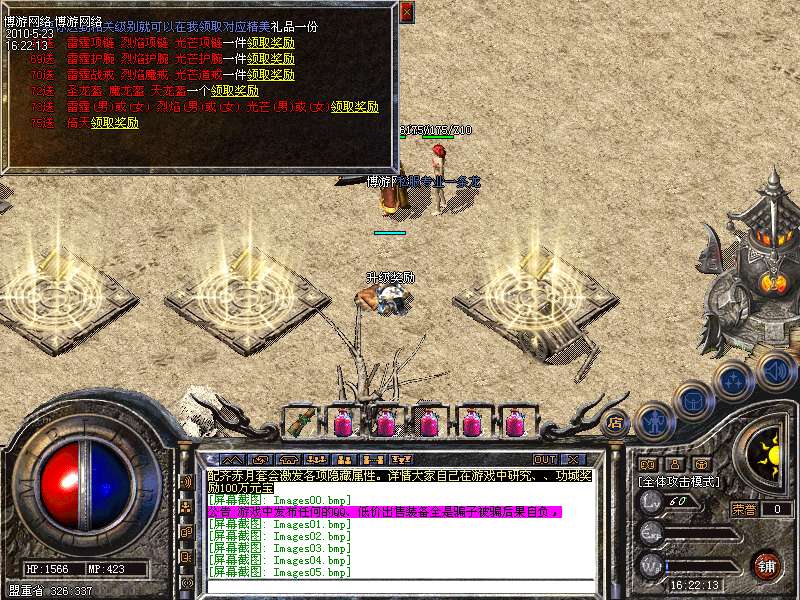Open the character figure round button

pyautogui.click(x=655, y=421)
